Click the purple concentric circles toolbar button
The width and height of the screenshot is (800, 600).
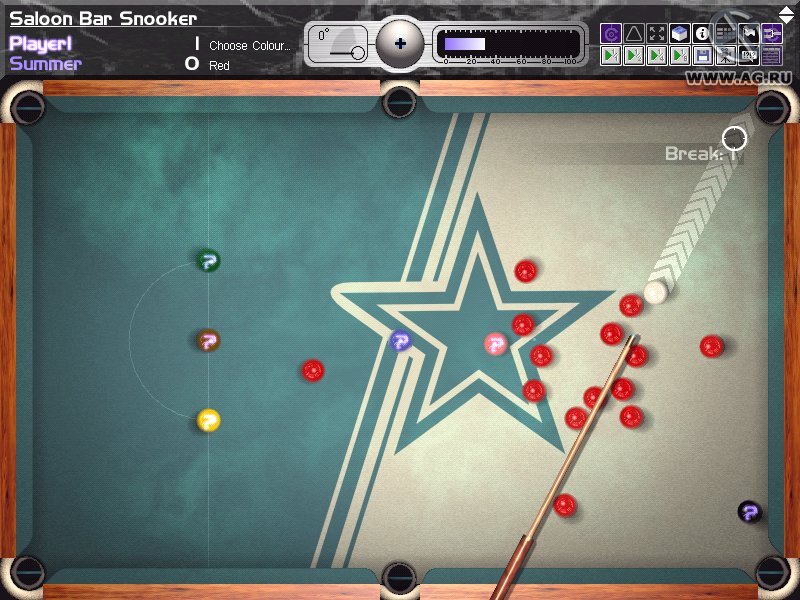(610, 34)
